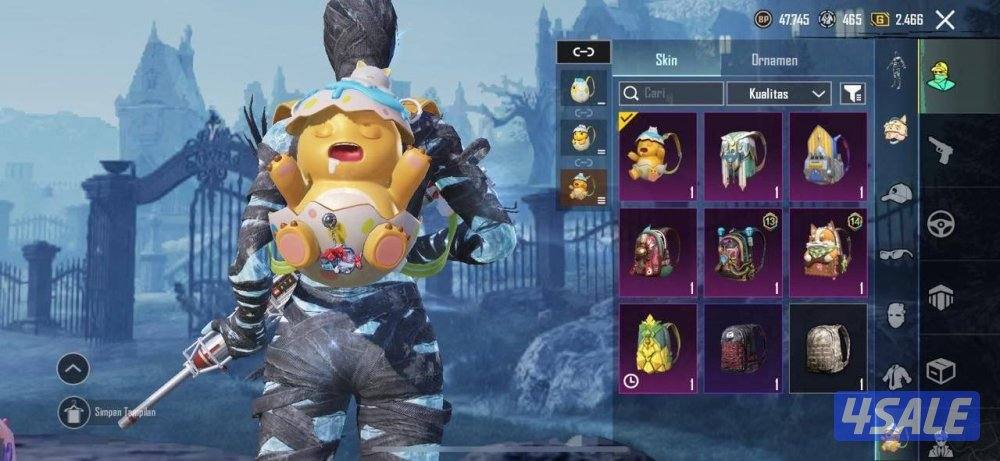Select the cap headwear subcategory
Screen dimensions: 1000x461
(x=896, y=192)
